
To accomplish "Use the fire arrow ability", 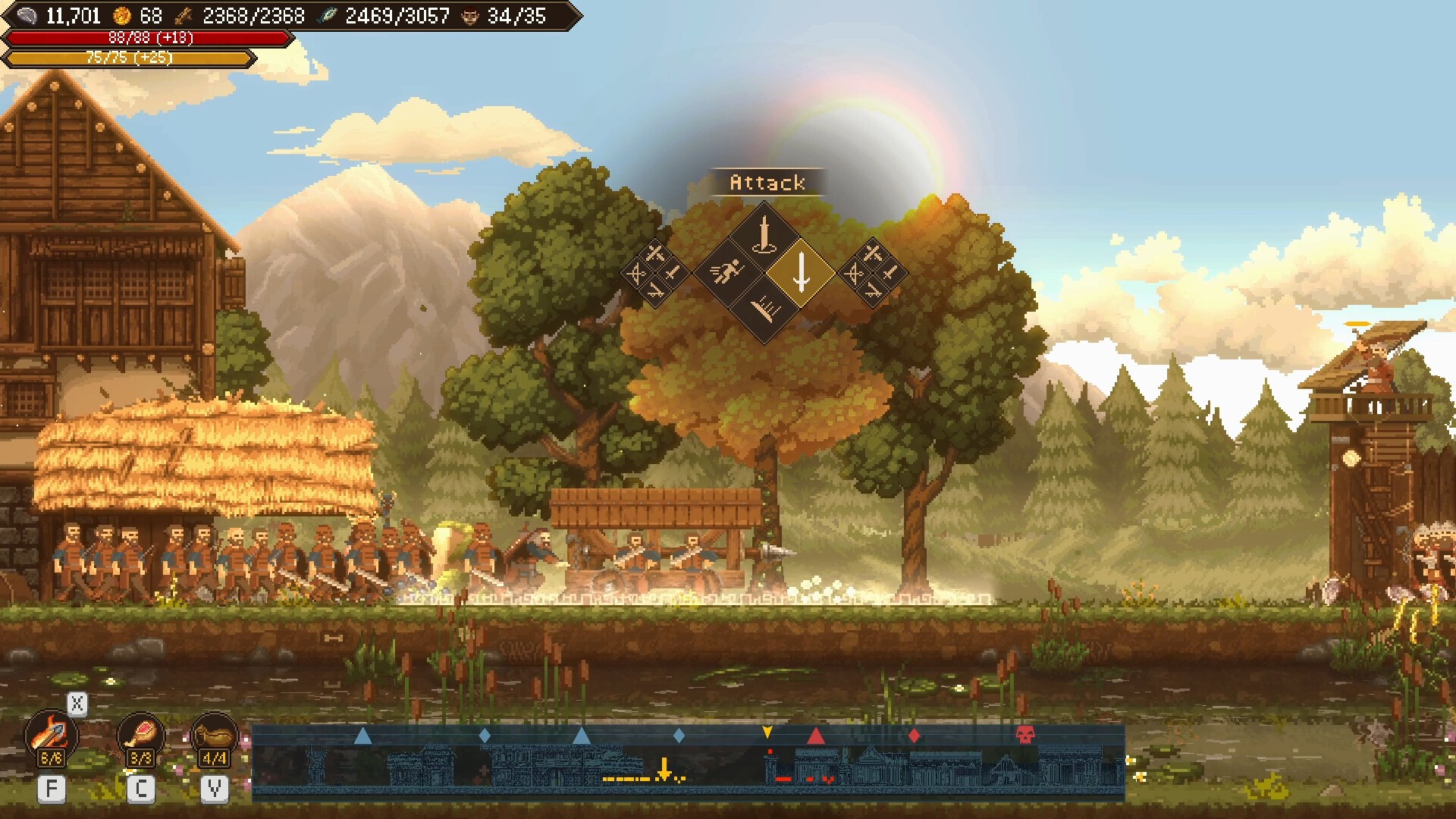I will 51,737.
